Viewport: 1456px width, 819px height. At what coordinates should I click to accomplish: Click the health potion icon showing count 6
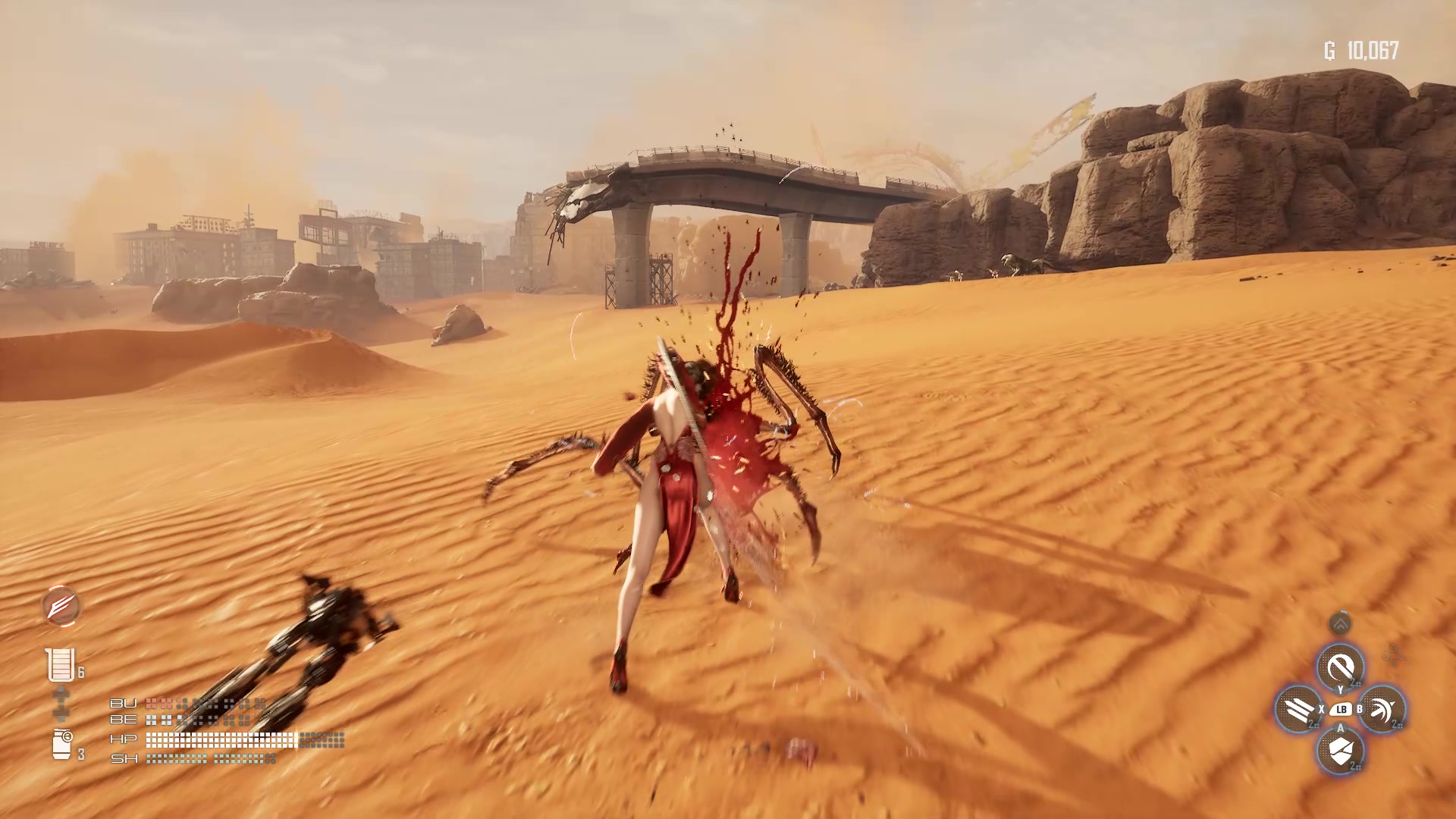(59, 665)
